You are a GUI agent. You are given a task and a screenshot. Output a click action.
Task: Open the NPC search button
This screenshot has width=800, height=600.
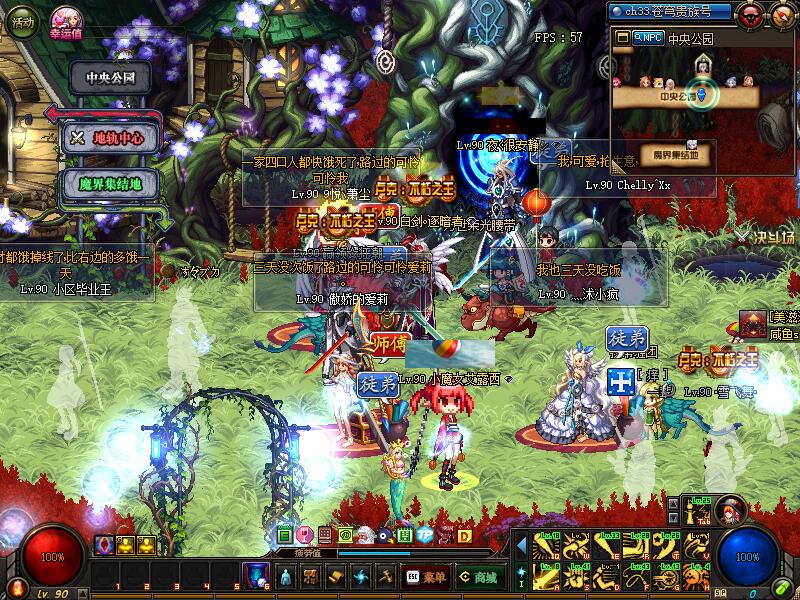(646, 38)
